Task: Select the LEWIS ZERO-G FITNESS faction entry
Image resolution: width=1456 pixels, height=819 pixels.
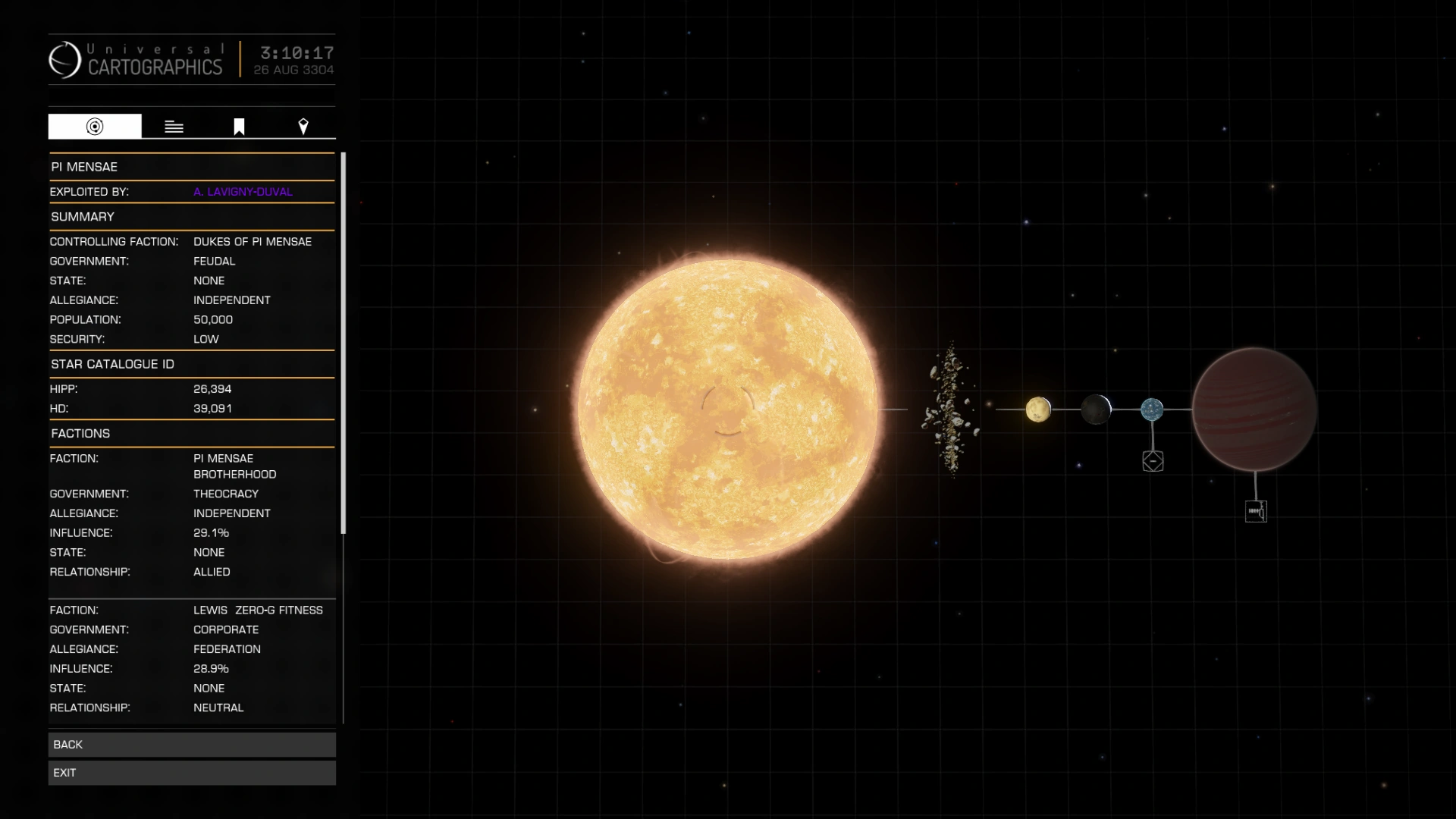Action: [x=257, y=610]
